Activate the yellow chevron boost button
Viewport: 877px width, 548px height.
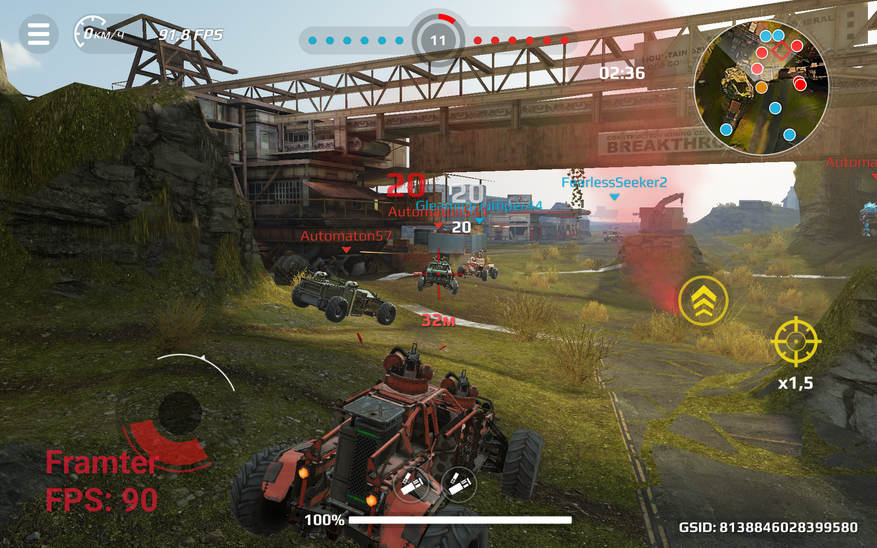click(703, 300)
